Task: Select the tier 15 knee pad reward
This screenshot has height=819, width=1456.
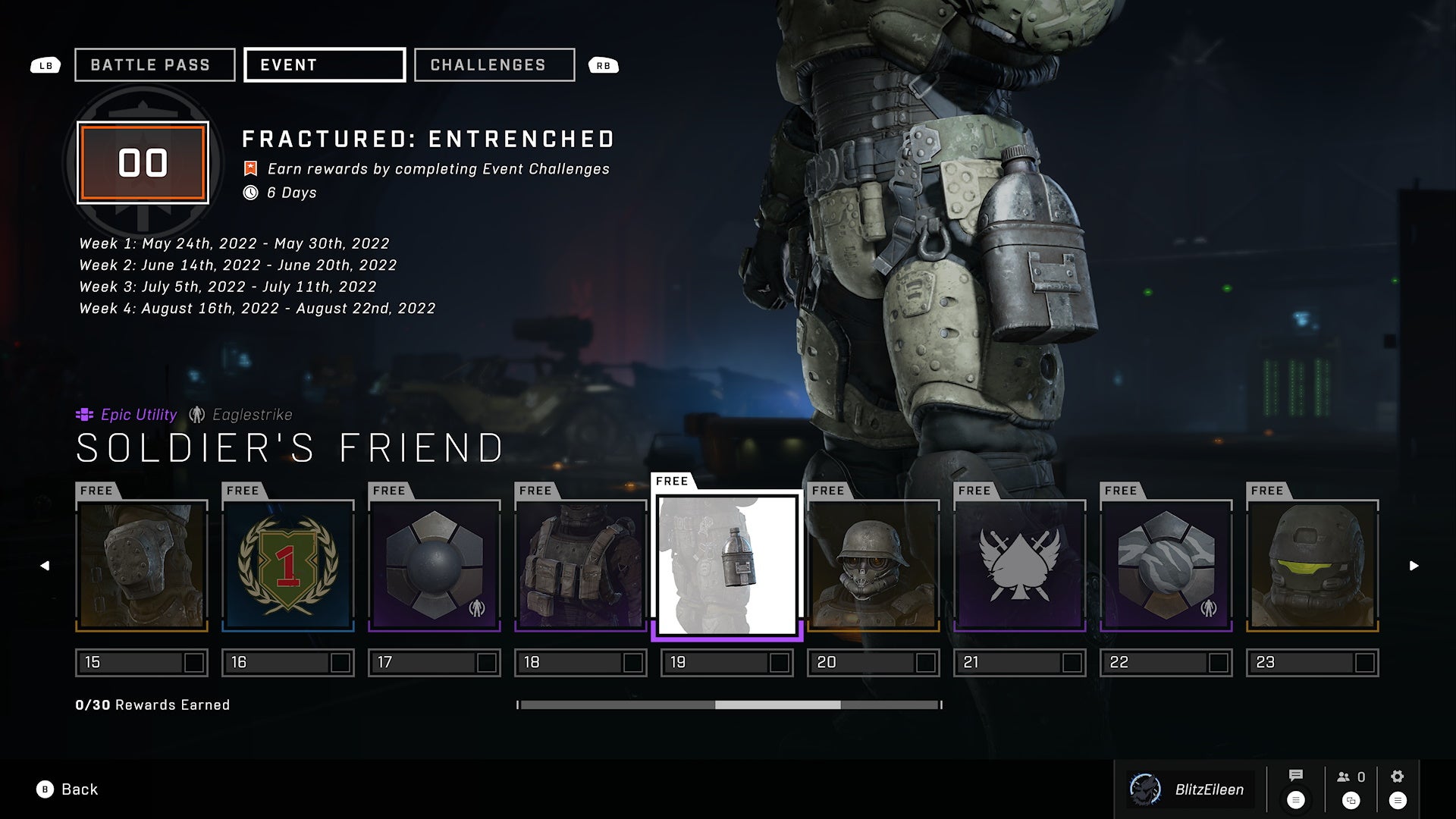Action: (142, 566)
